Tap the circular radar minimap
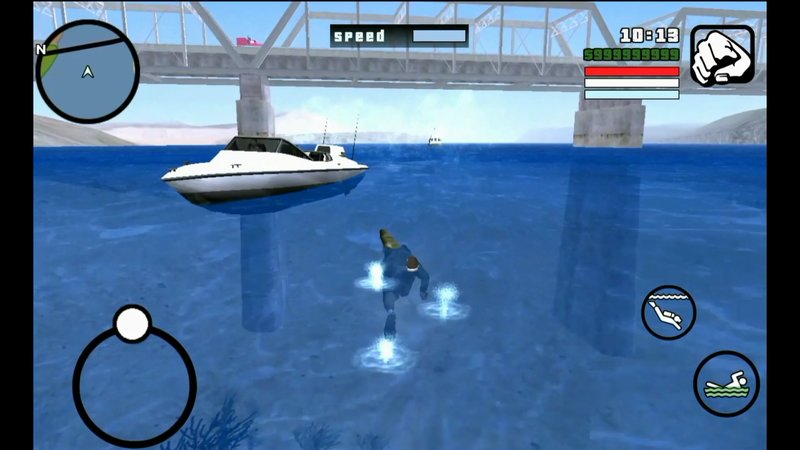 pyautogui.click(x=87, y=72)
